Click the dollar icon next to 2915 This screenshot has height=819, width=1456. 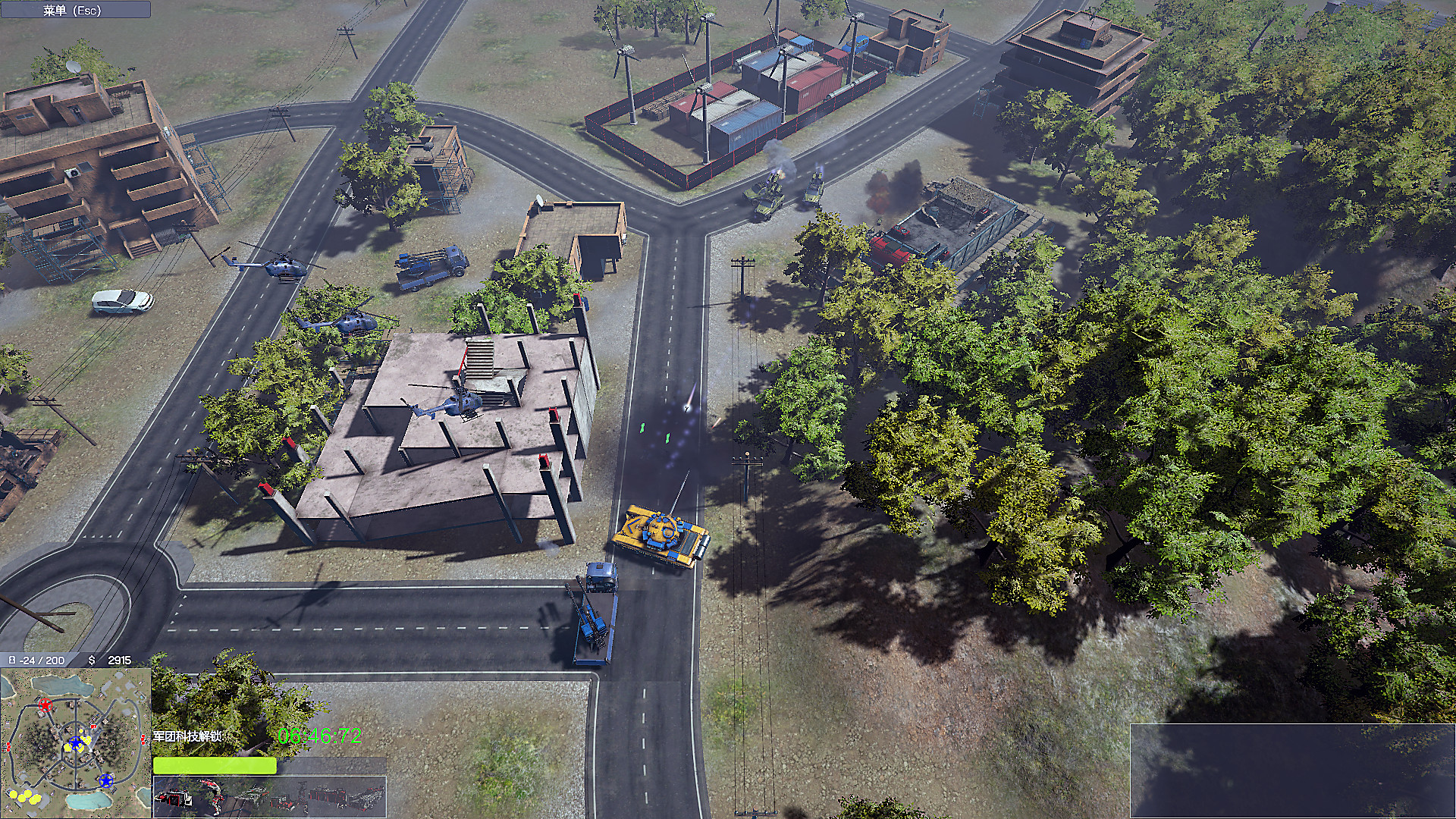(x=91, y=661)
